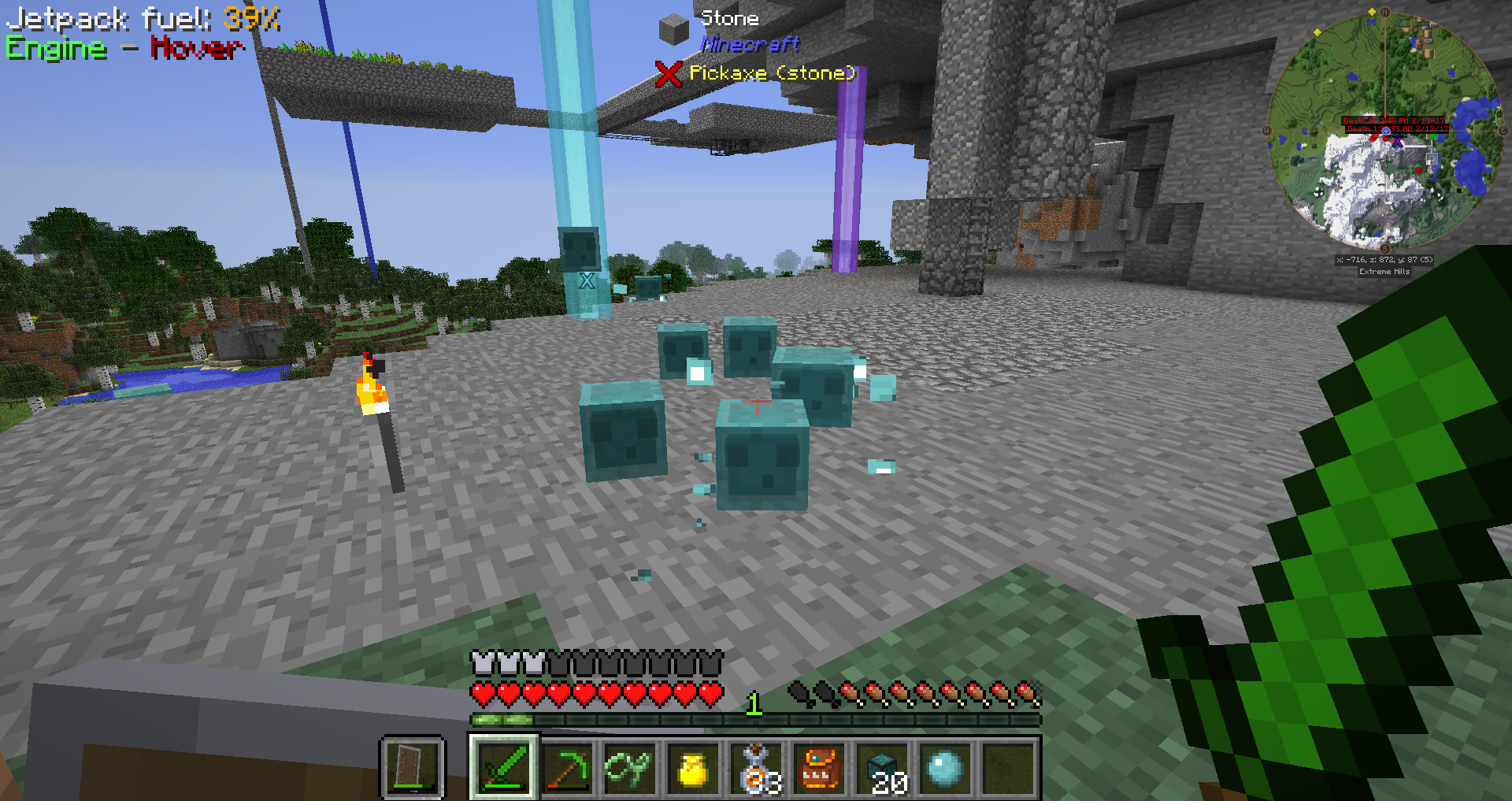Pick the potion bottle hotbar slot

[757, 767]
